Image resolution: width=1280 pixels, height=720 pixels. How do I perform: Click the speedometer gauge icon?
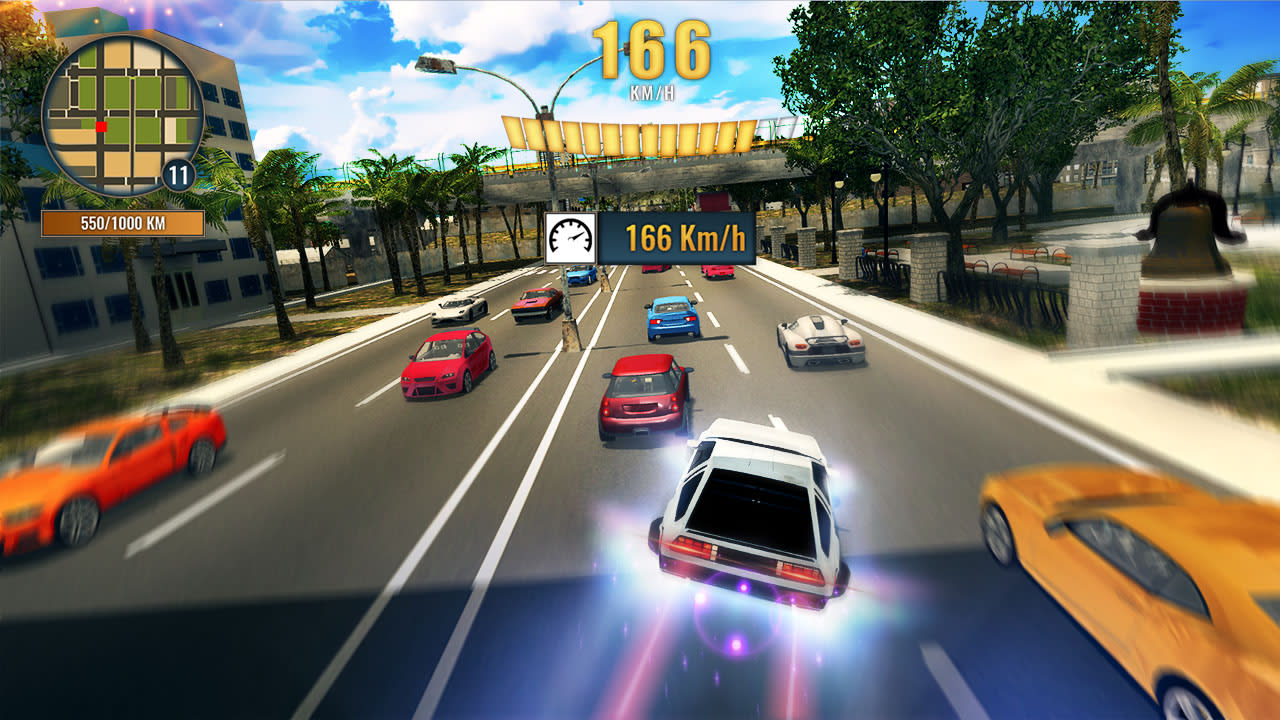point(572,236)
